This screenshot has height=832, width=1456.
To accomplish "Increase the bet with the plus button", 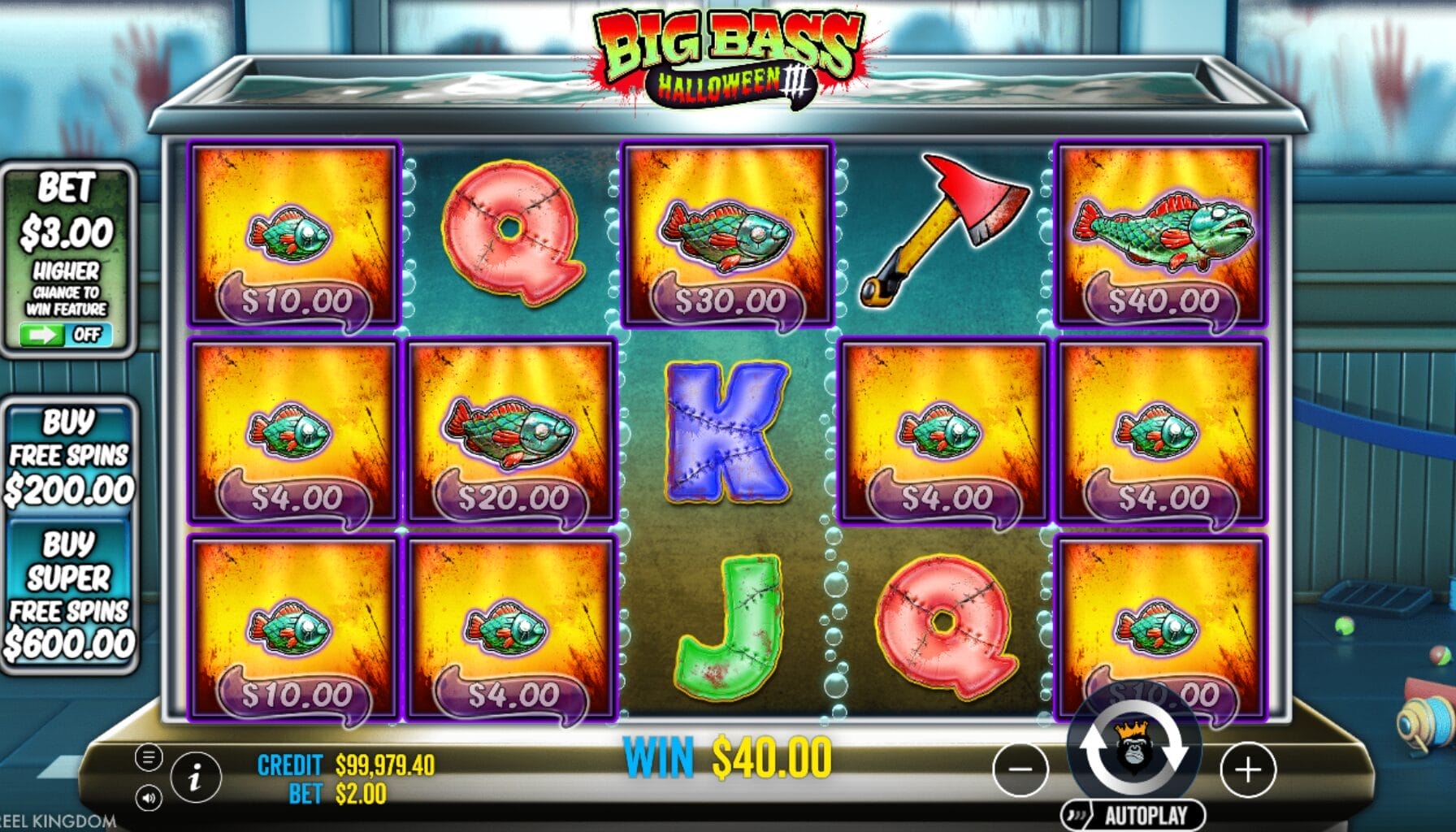I will coord(1248,769).
